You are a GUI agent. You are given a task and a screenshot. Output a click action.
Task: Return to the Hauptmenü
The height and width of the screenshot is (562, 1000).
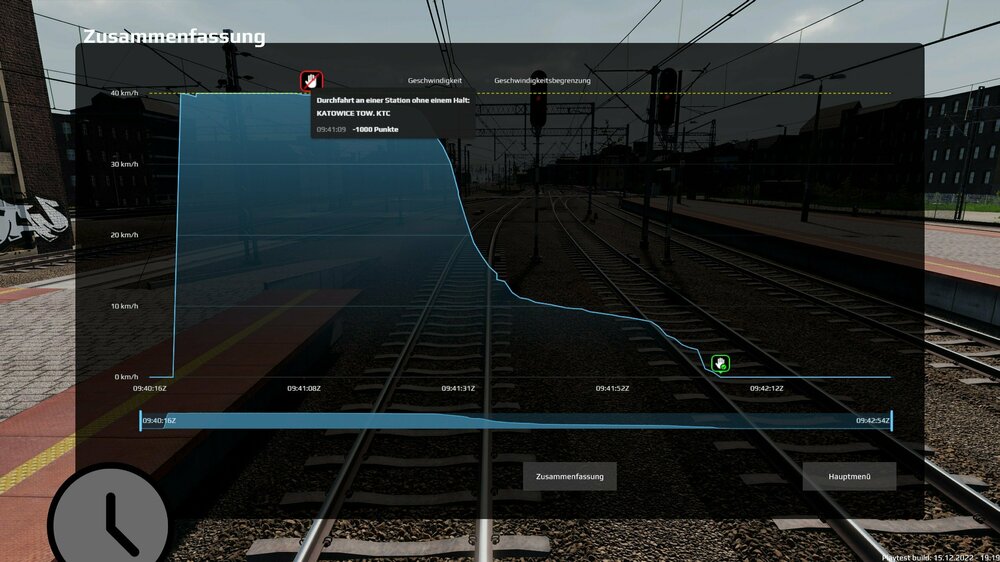849,476
